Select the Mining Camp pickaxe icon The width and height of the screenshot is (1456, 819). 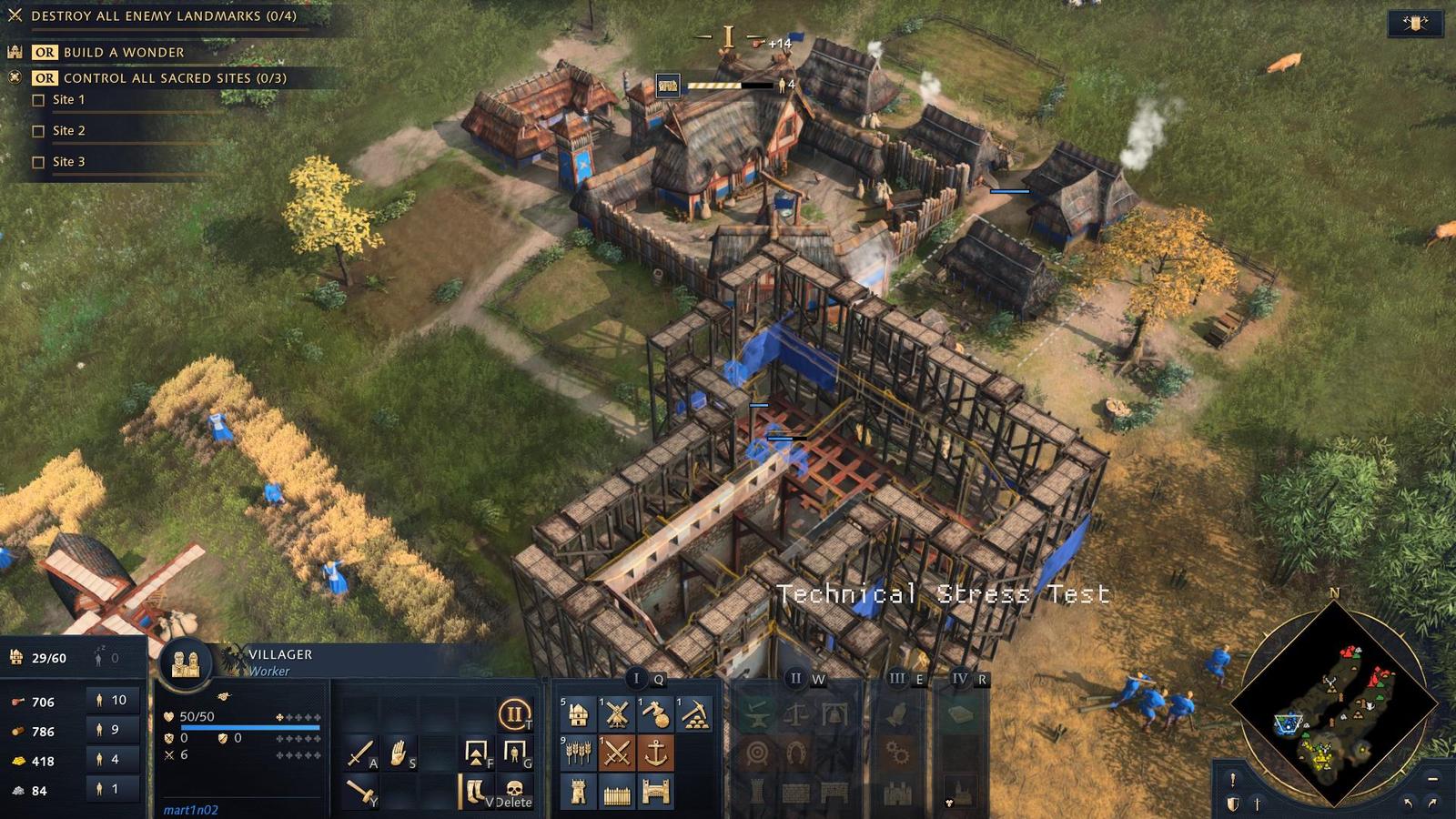coord(694,715)
